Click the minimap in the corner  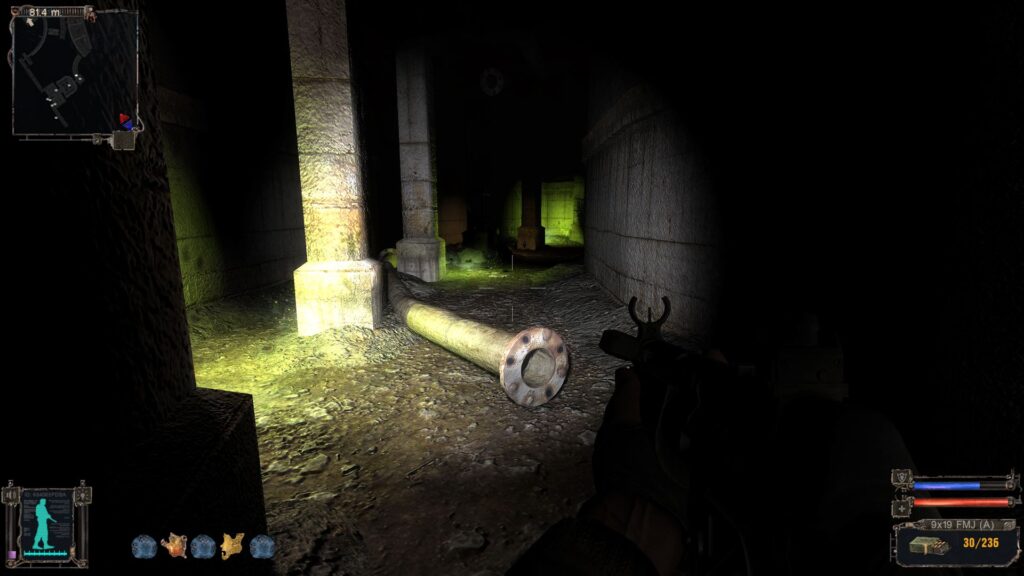(74, 72)
